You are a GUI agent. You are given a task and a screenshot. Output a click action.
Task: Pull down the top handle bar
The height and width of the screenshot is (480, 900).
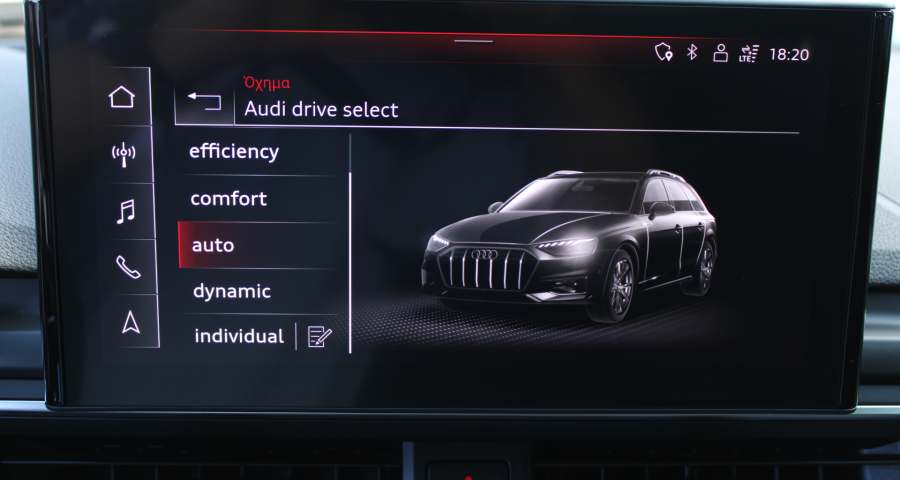point(472,42)
